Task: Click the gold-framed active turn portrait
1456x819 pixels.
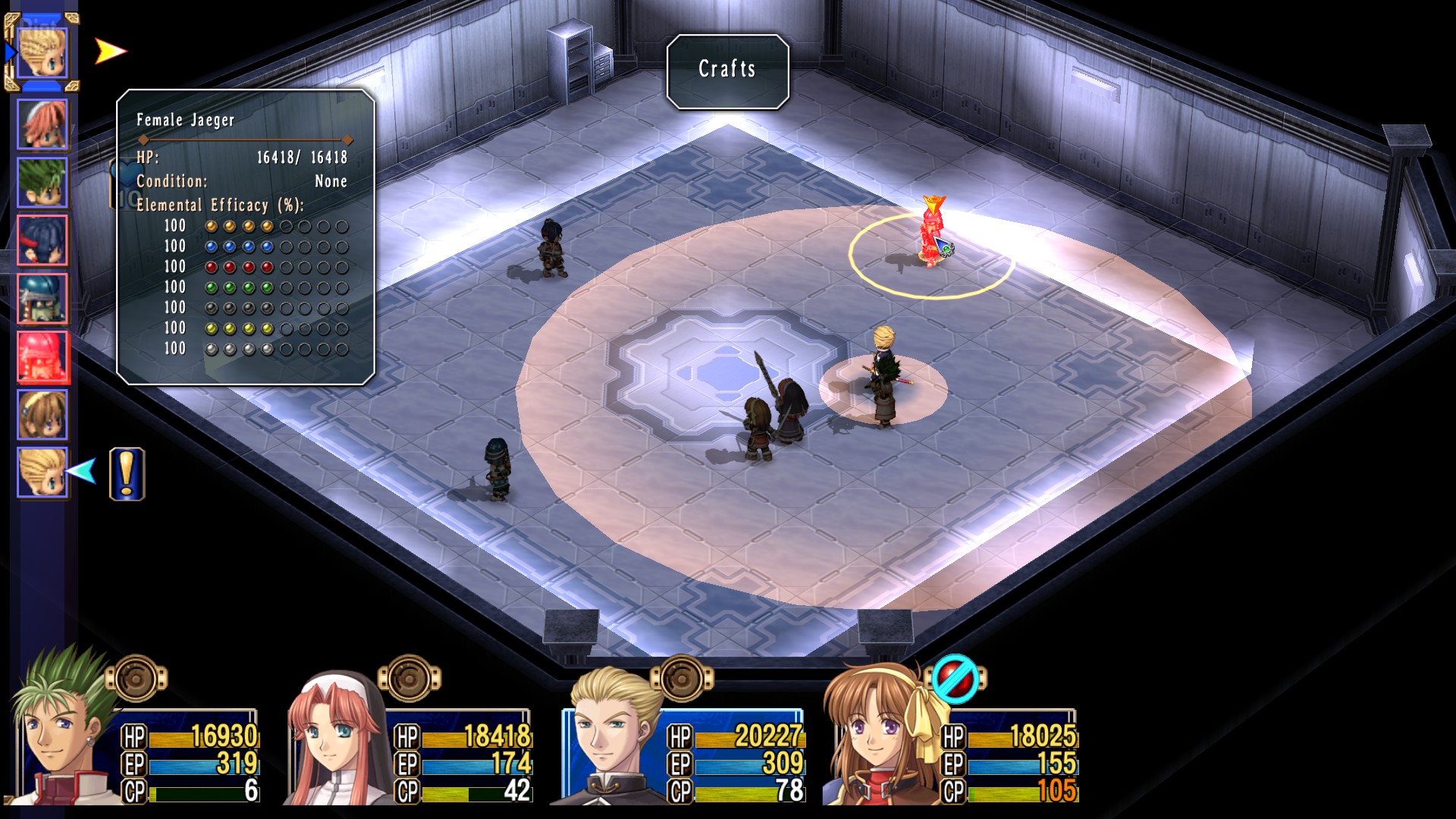Action: (x=42, y=52)
